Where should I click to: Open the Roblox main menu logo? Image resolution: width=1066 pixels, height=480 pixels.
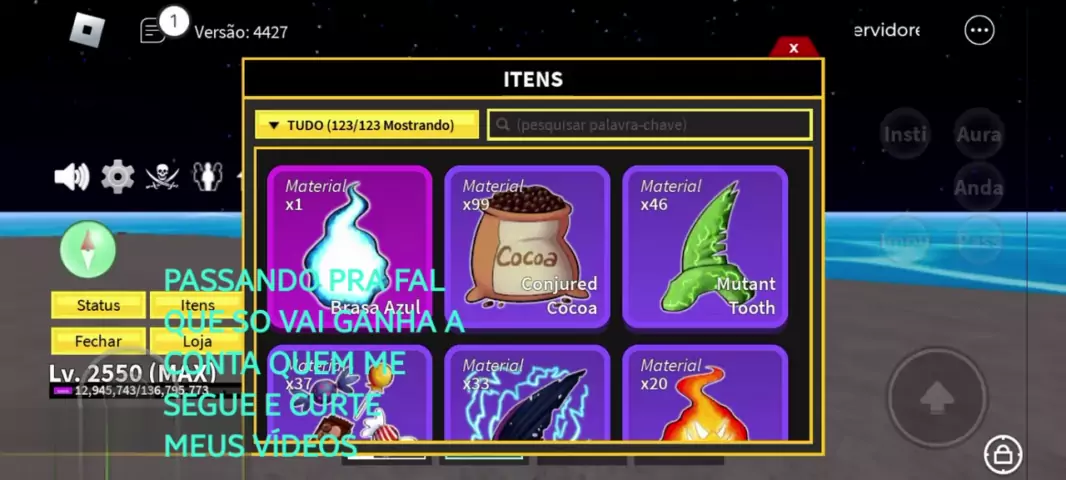pos(87,30)
